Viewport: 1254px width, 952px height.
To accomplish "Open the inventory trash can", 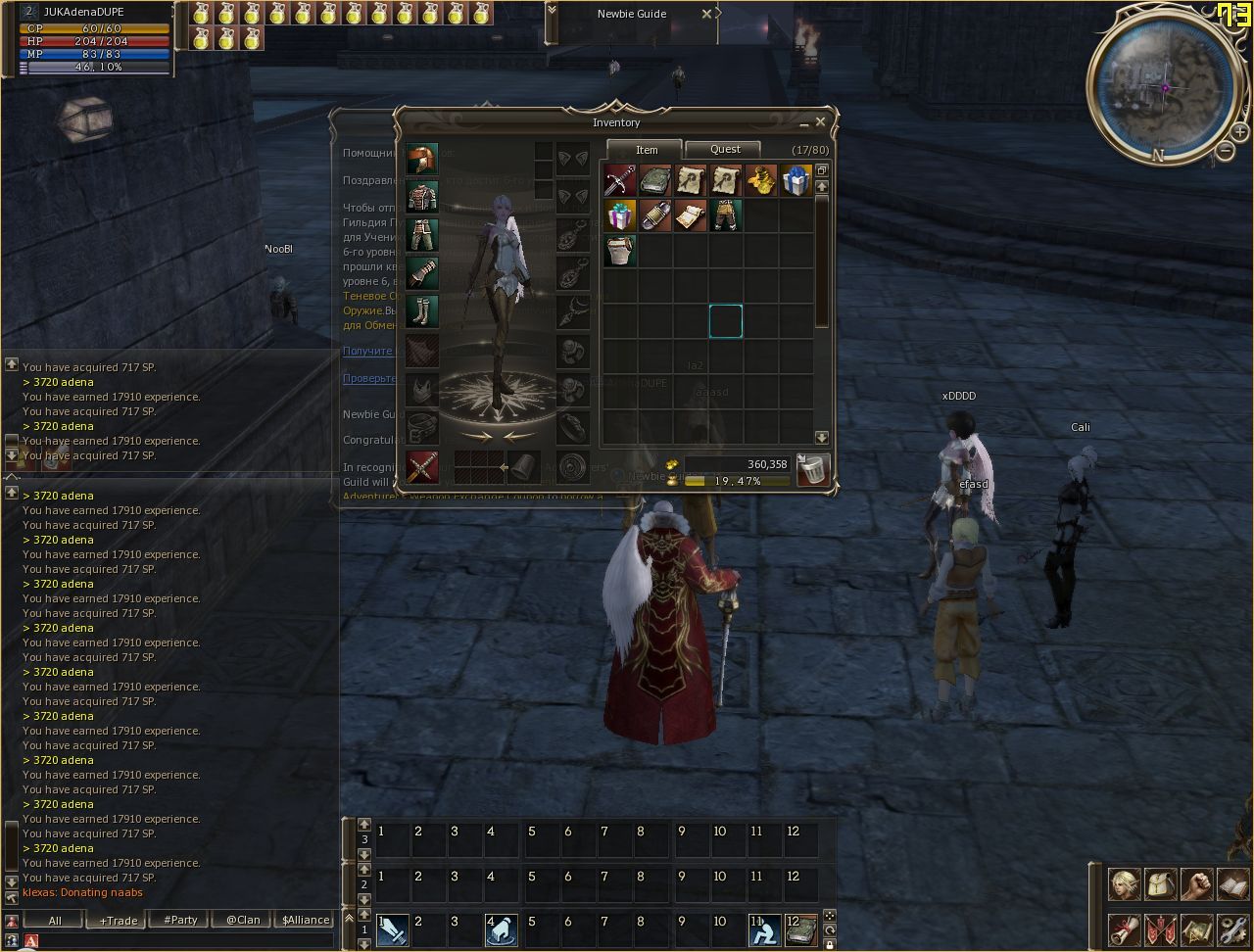I will [x=813, y=470].
